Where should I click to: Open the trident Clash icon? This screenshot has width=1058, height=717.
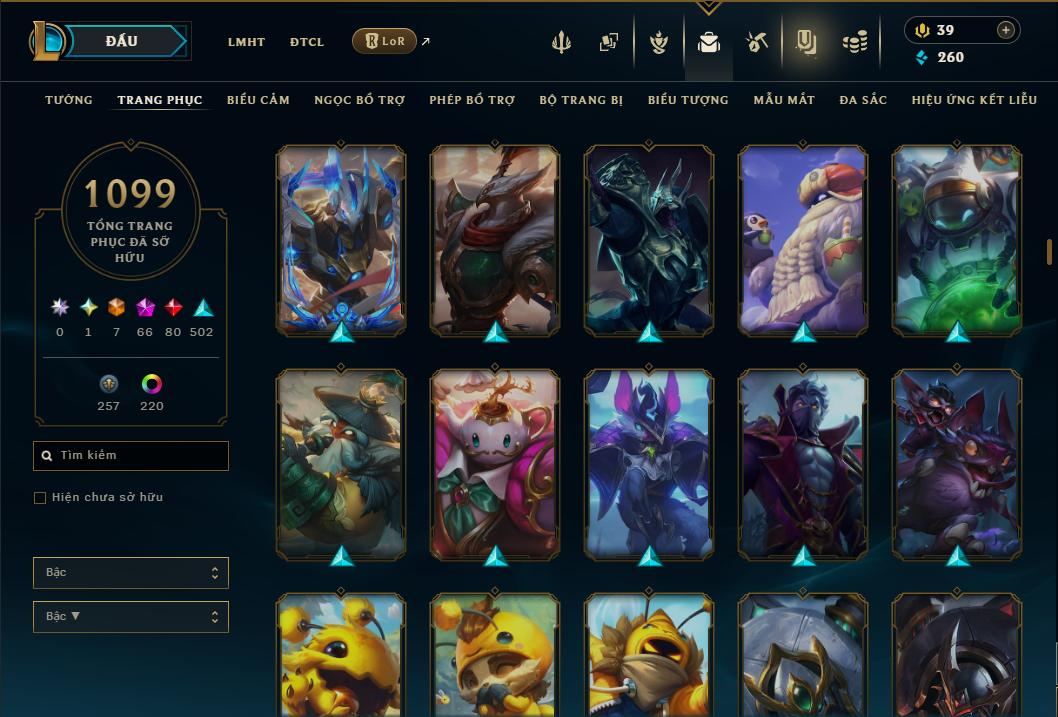pyautogui.click(x=561, y=42)
